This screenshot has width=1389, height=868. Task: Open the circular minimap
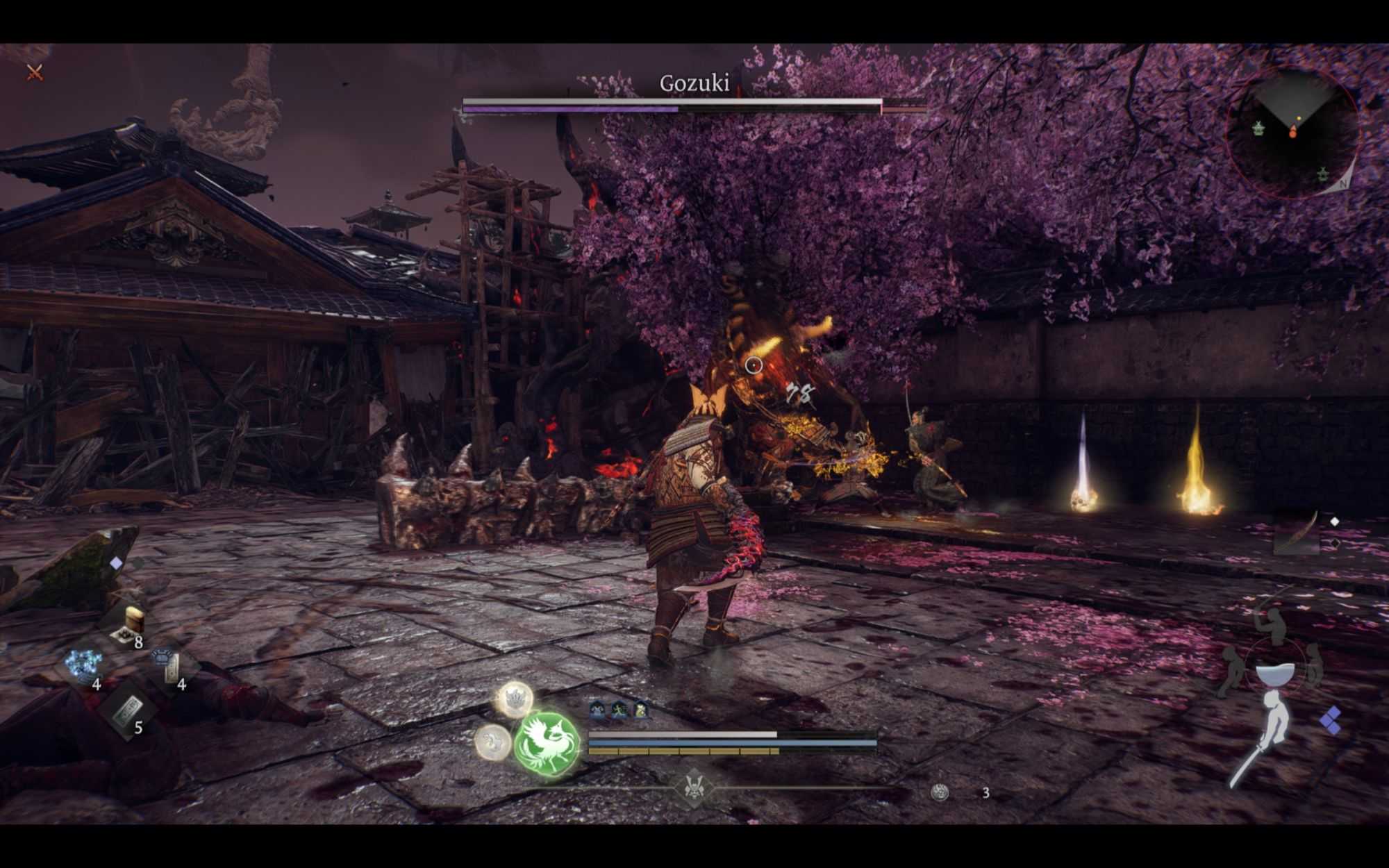(x=1292, y=133)
